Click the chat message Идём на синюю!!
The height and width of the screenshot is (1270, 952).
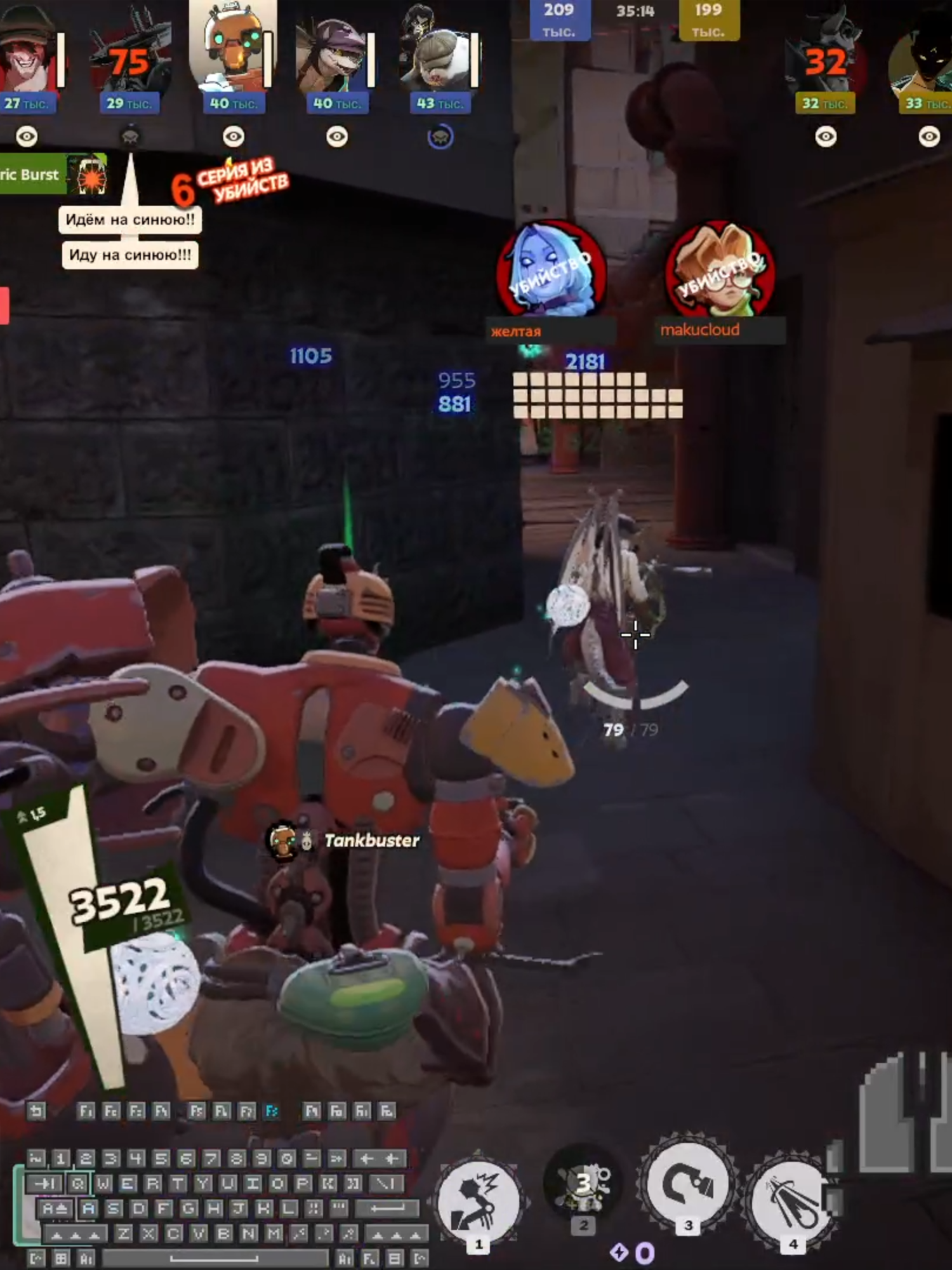(130, 220)
